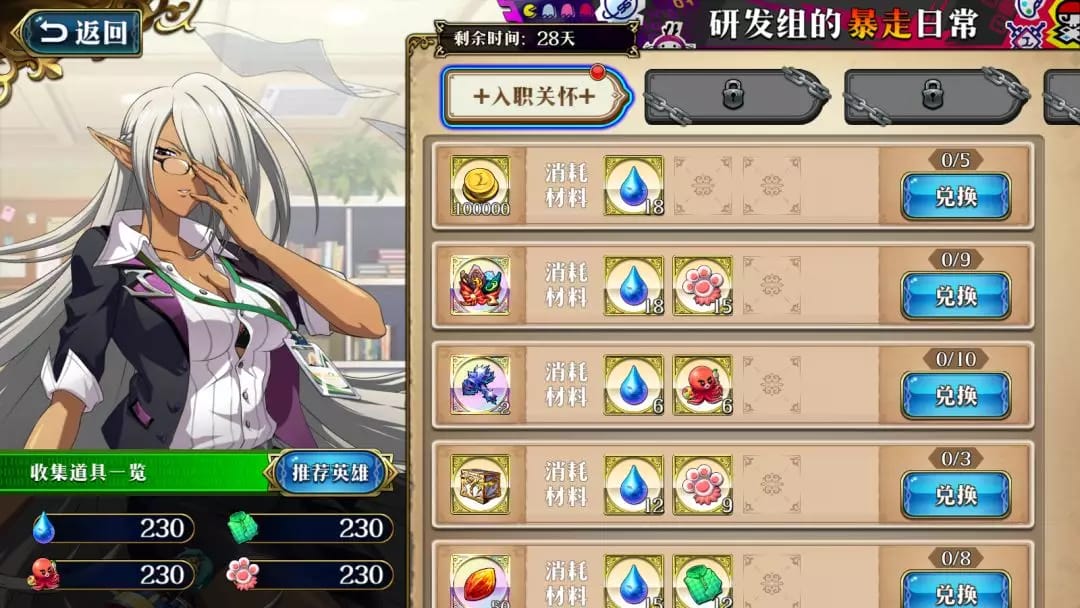Tap the green jacket material cost icon
1080x608 pixels.
(x=702, y=582)
